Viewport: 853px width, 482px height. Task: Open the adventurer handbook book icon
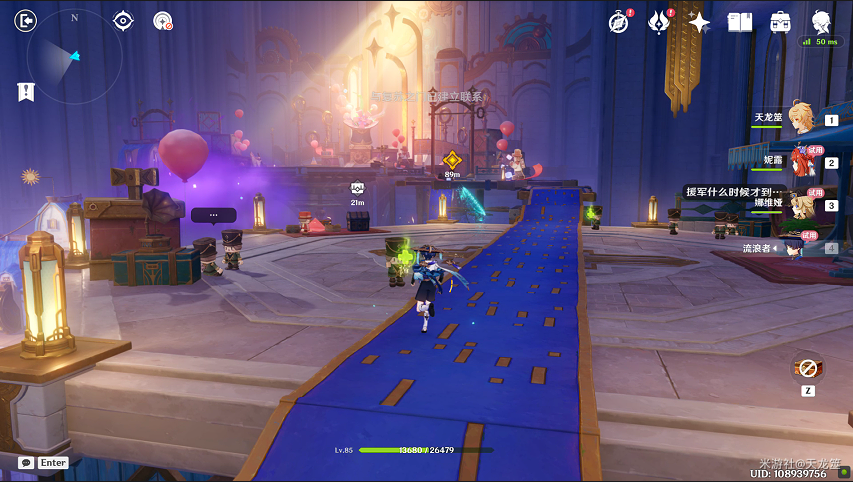[739, 22]
